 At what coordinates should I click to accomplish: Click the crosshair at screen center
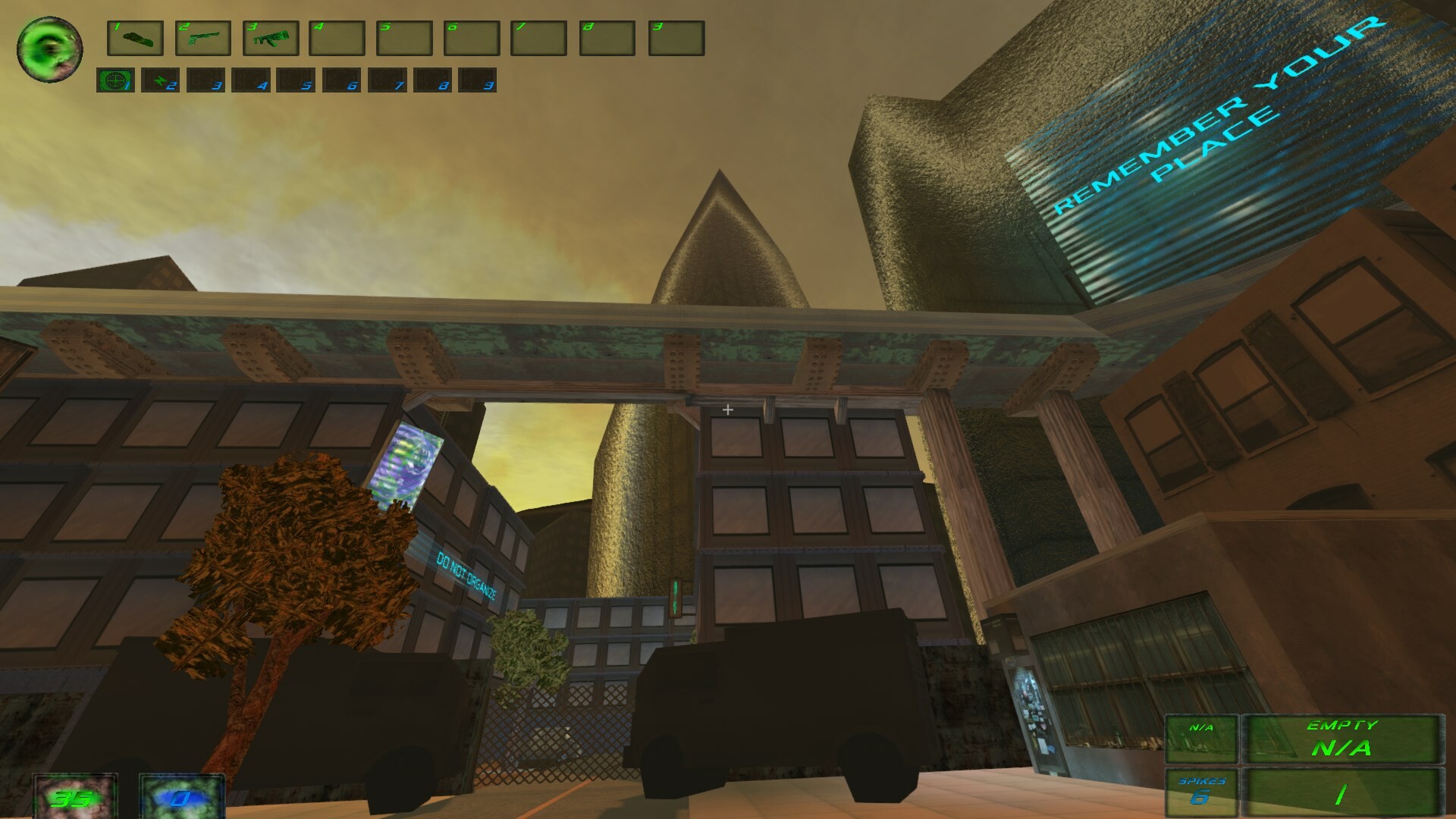pyautogui.click(x=728, y=409)
